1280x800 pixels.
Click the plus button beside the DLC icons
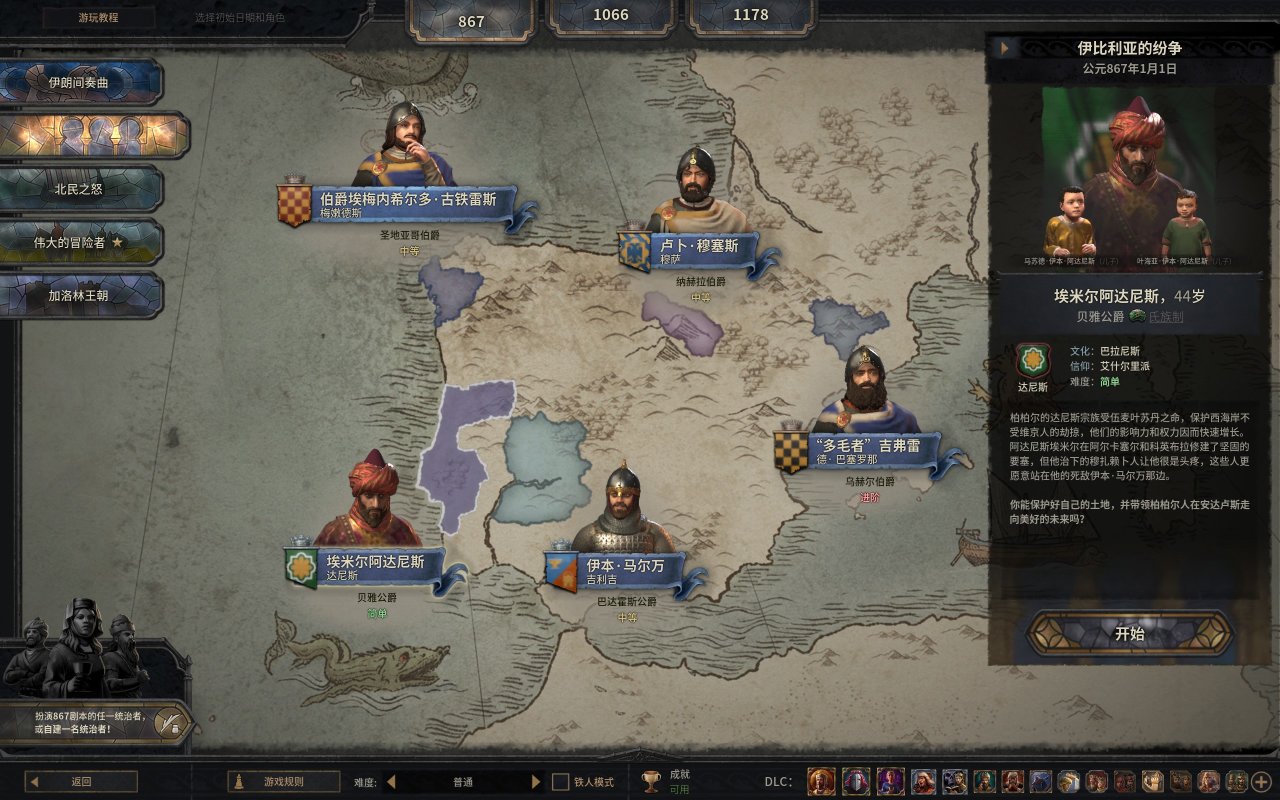[1261, 781]
